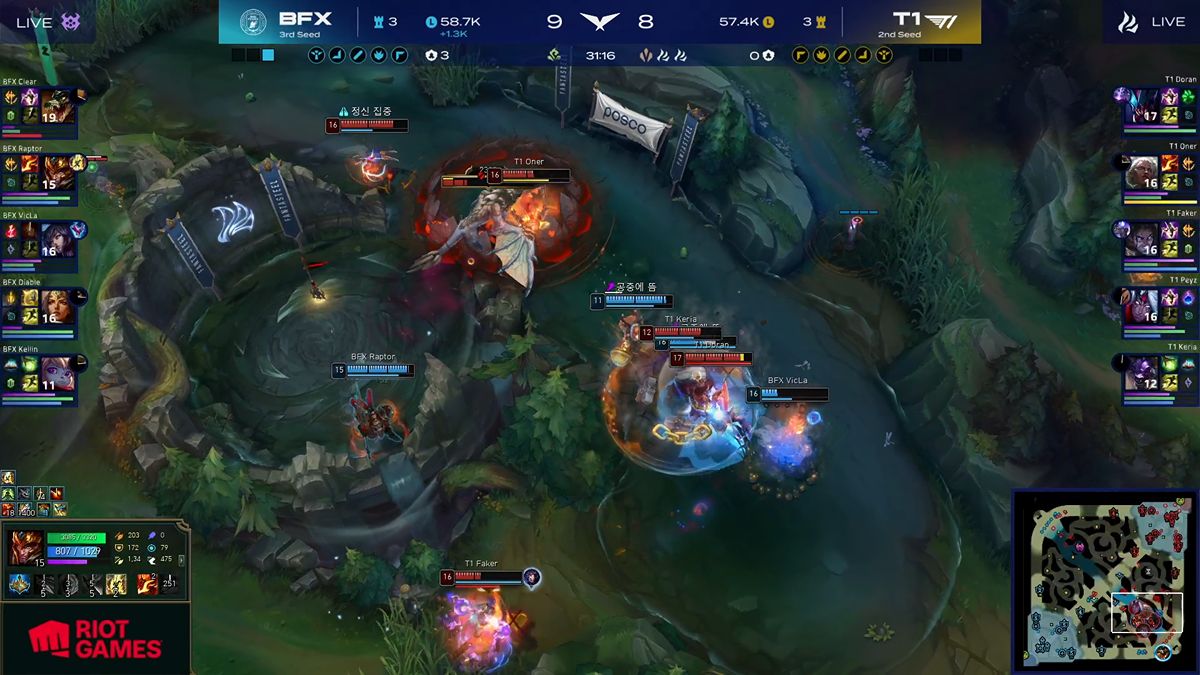Click T1 Oner's champion portrait
Image resolution: width=1200 pixels, height=675 pixels.
pos(1142,172)
